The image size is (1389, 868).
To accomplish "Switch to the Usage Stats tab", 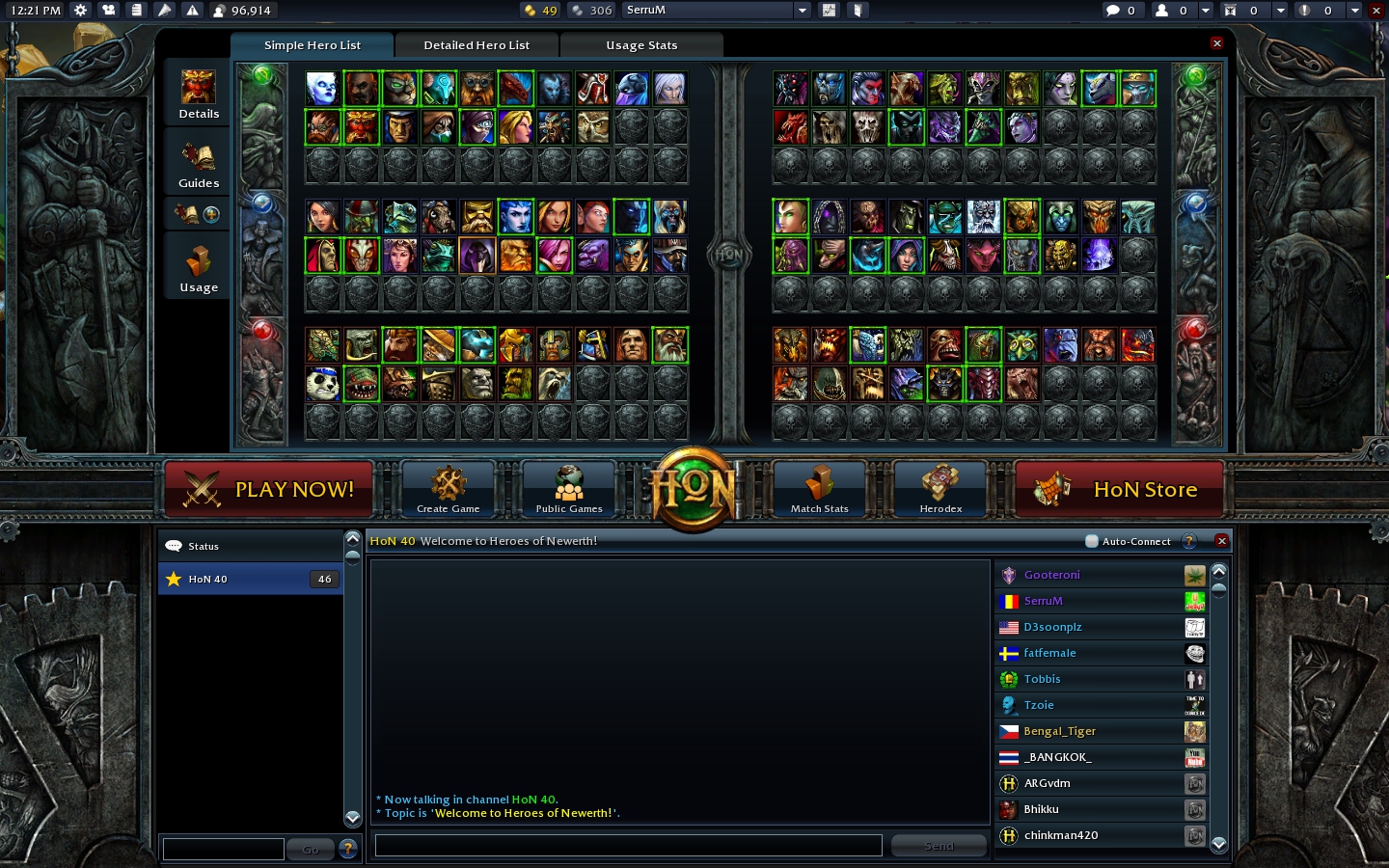I will click(x=641, y=44).
